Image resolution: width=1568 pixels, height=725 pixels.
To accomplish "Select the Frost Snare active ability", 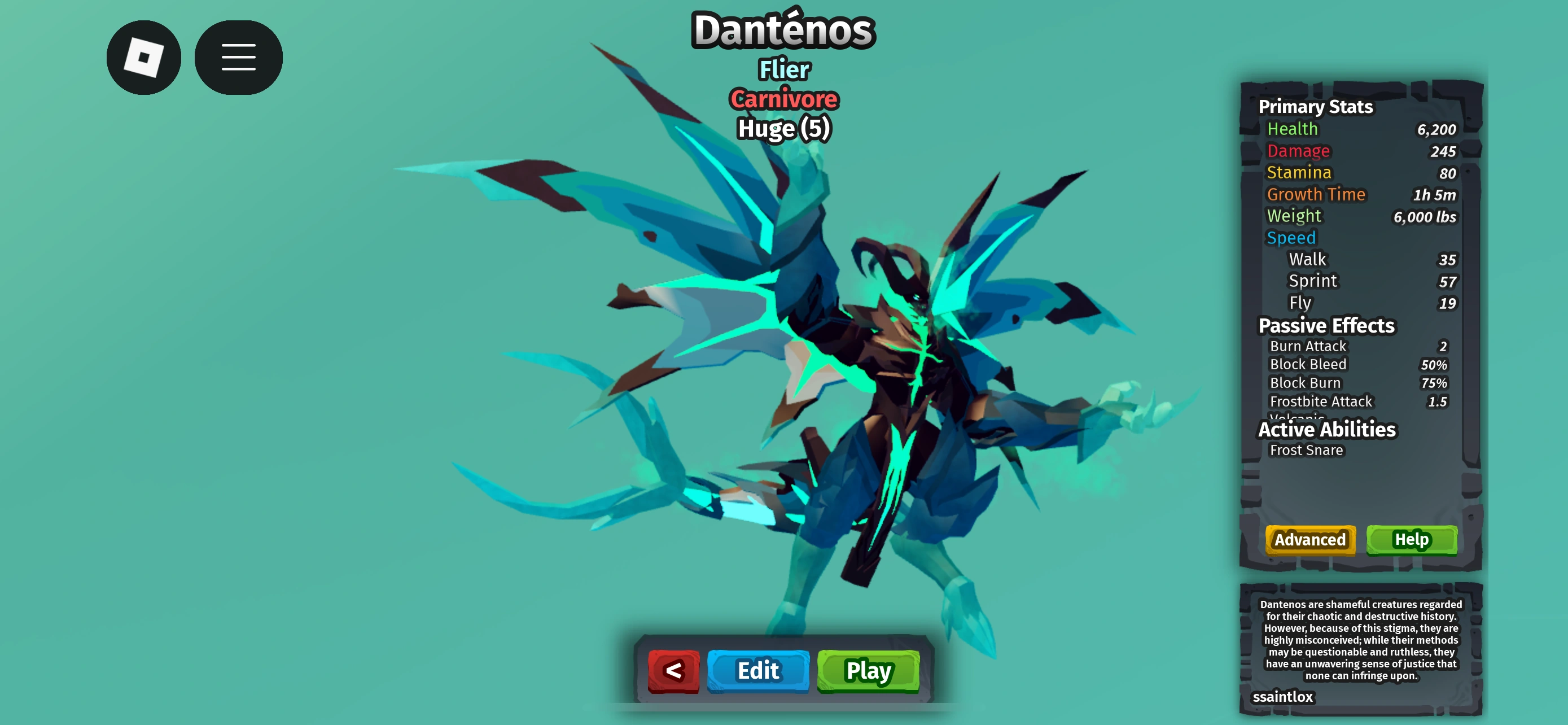I will (1306, 451).
